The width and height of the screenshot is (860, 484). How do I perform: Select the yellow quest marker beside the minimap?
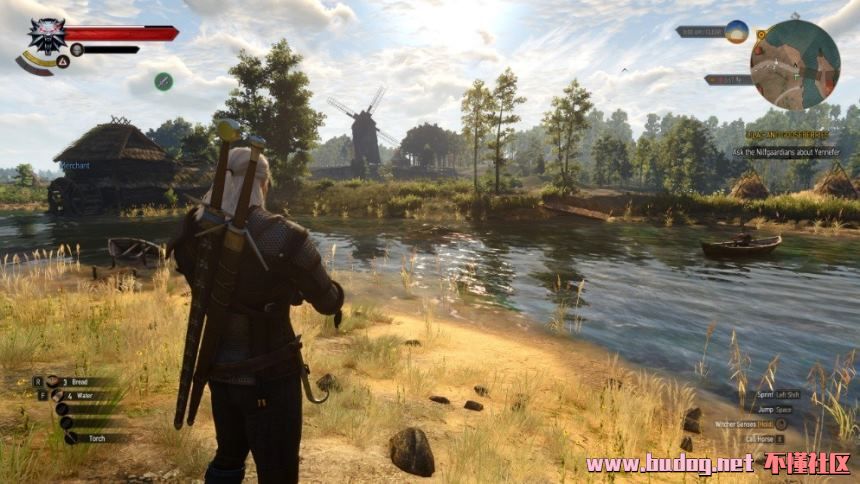(761, 34)
